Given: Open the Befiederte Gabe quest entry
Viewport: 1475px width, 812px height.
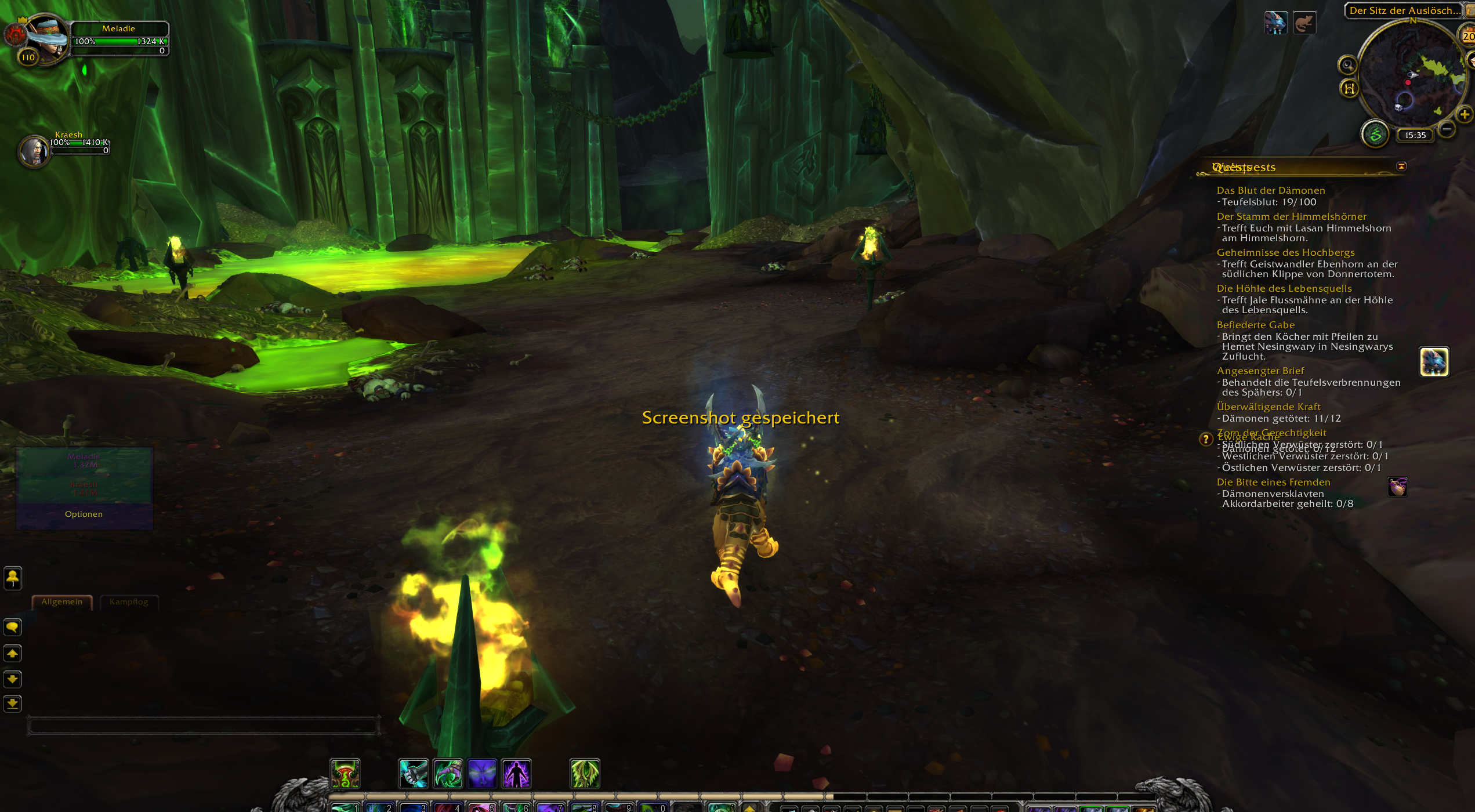Looking at the screenshot, I should [x=1255, y=325].
